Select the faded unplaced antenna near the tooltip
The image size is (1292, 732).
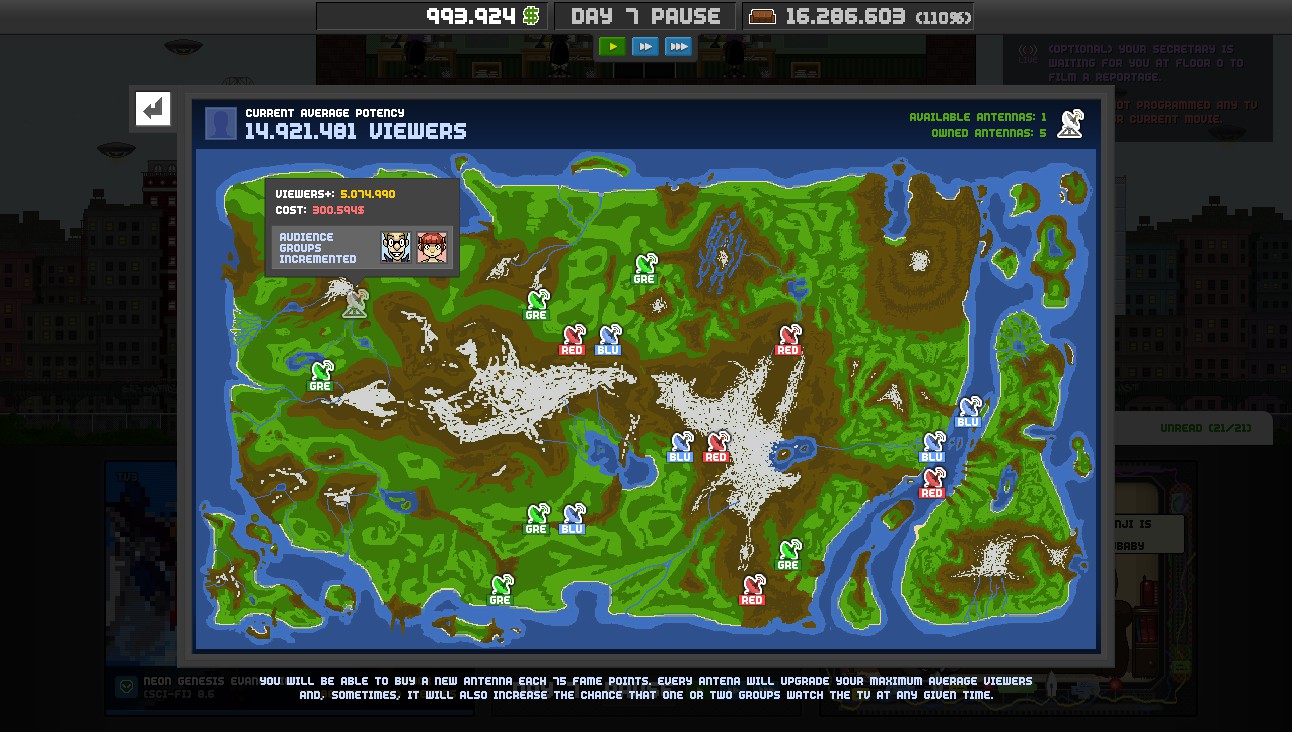coord(357,305)
